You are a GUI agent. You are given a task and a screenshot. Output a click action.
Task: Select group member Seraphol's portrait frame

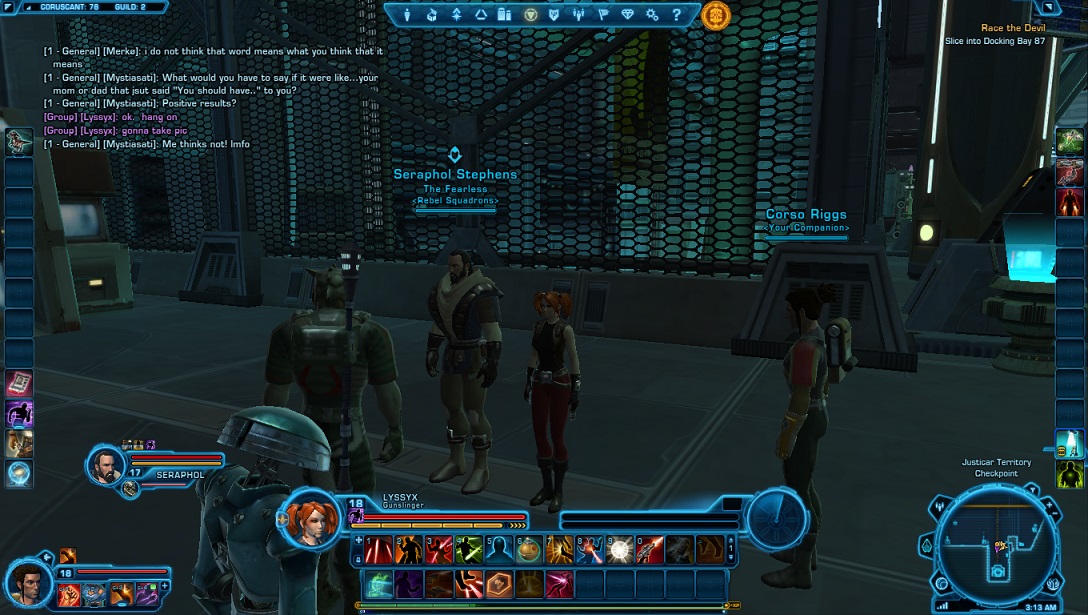tap(105, 464)
